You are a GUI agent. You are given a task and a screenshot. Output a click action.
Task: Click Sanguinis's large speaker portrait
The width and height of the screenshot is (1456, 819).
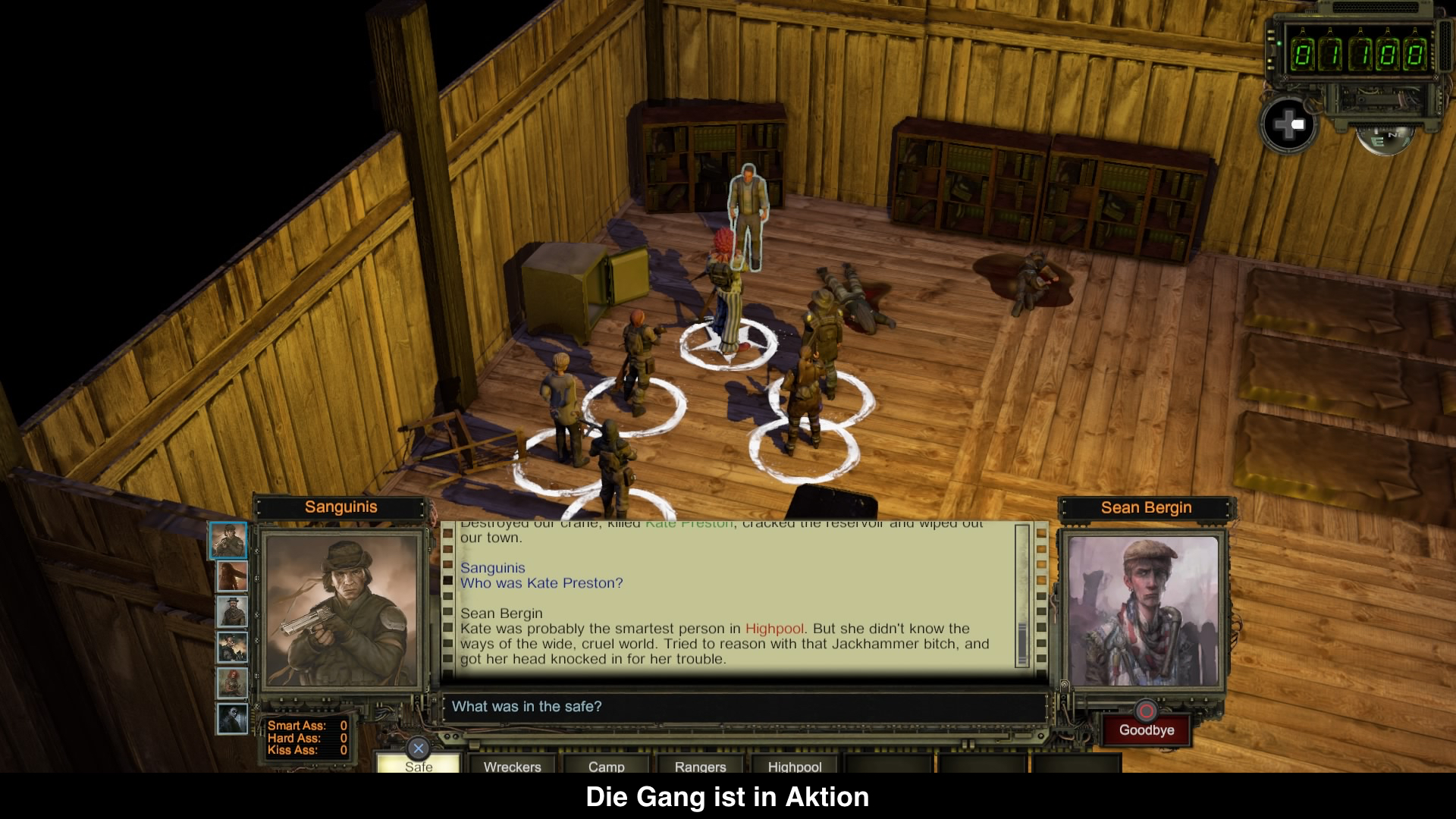[x=341, y=611]
